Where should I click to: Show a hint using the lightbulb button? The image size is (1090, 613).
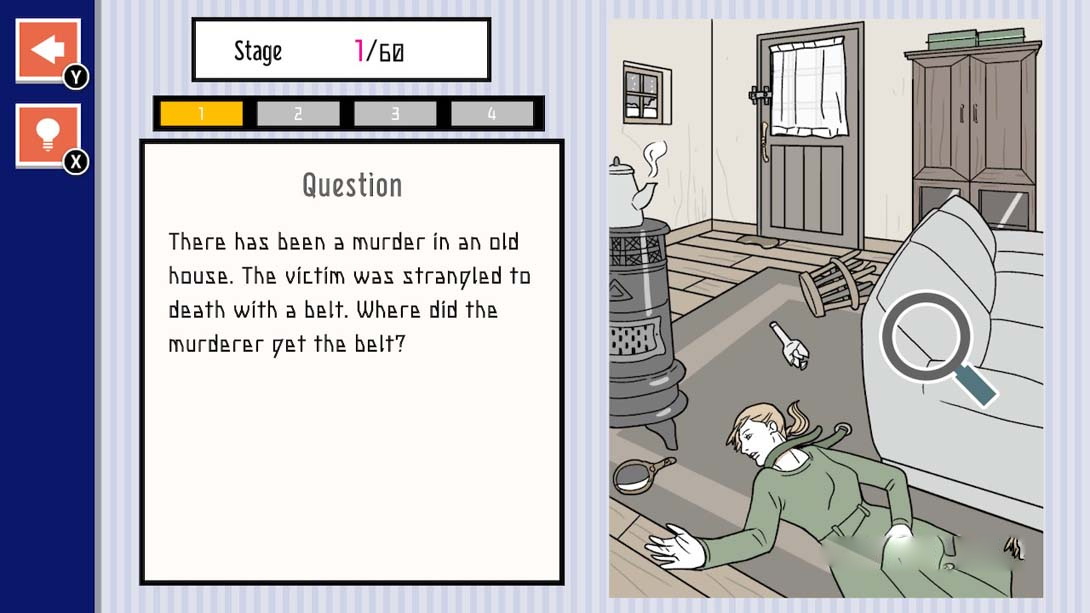47,134
